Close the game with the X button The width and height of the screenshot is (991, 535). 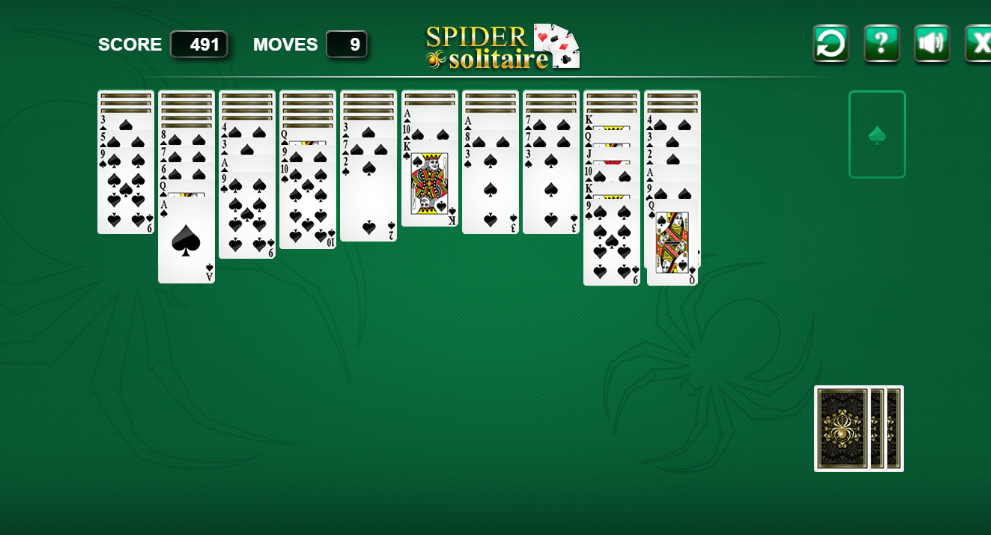978,44
